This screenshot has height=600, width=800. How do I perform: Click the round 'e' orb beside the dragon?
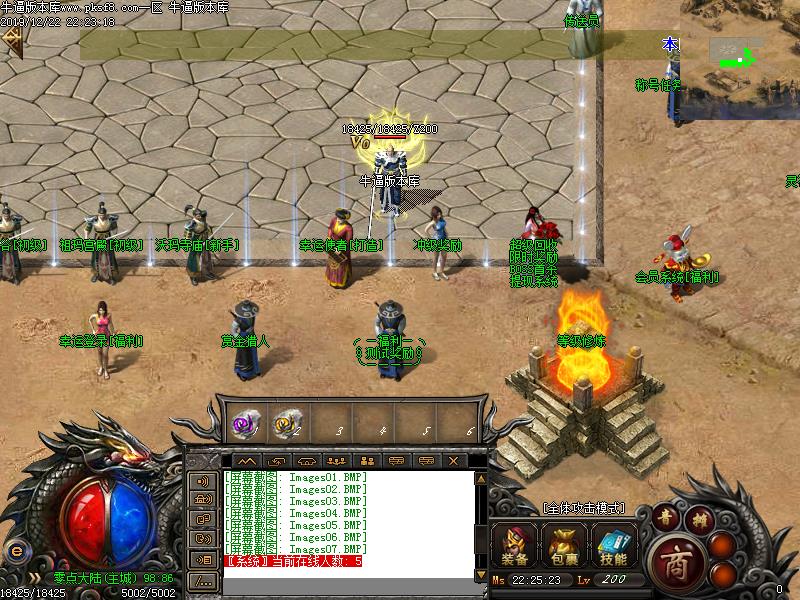[x=15, y=551]
